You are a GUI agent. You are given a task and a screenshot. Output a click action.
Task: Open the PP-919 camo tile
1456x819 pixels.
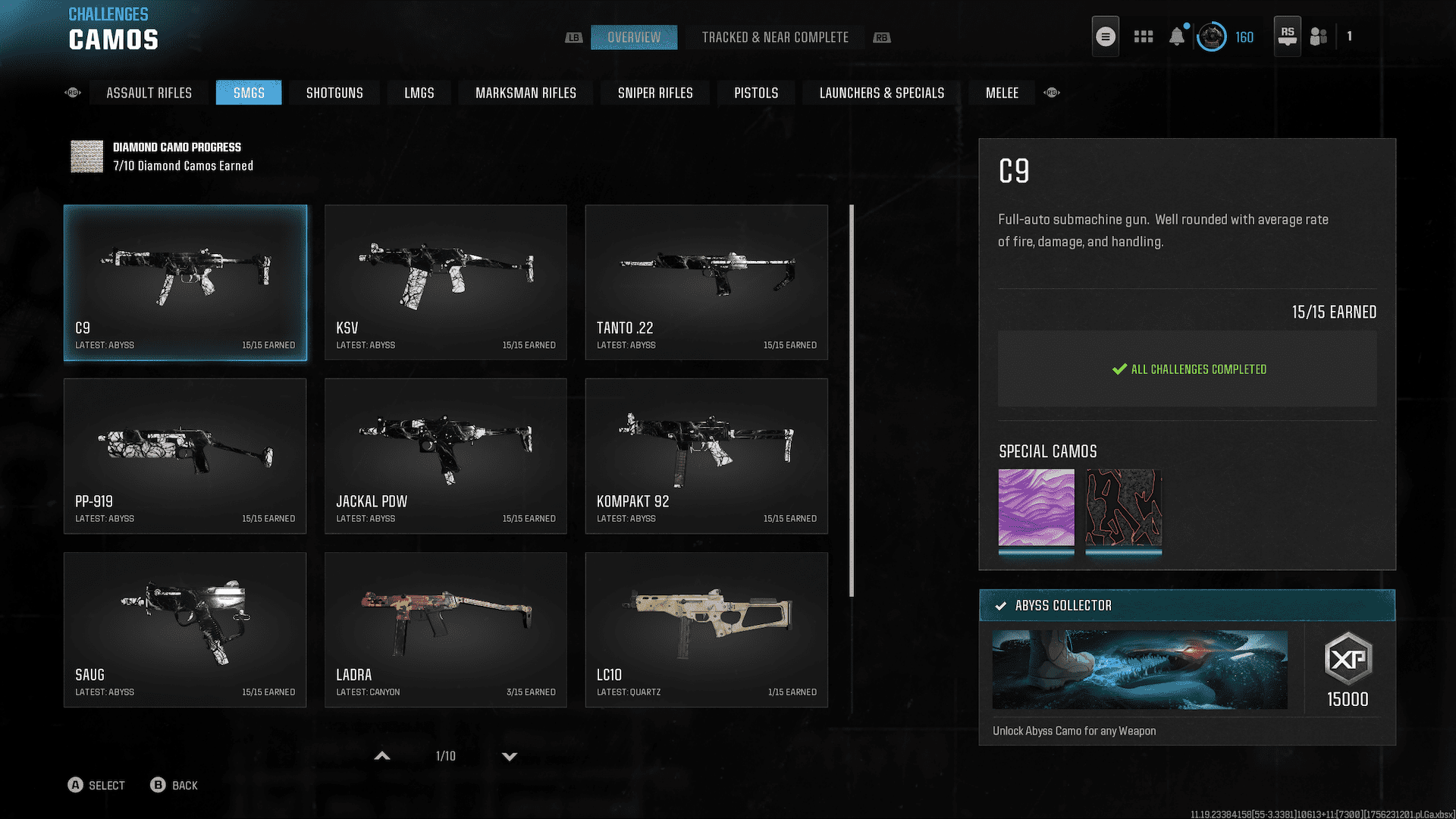(185, 456)
